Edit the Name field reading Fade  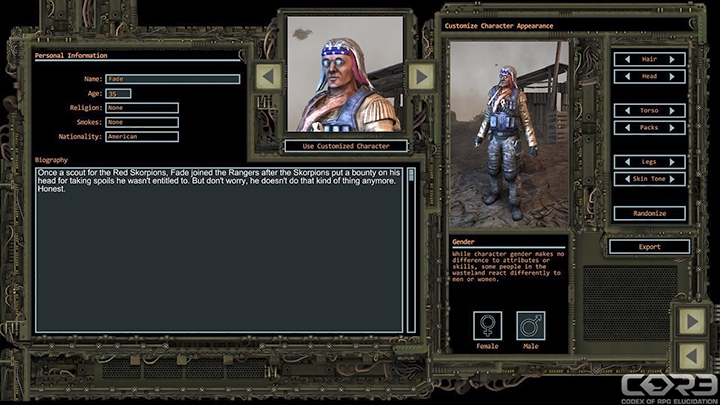pos(173,79)
